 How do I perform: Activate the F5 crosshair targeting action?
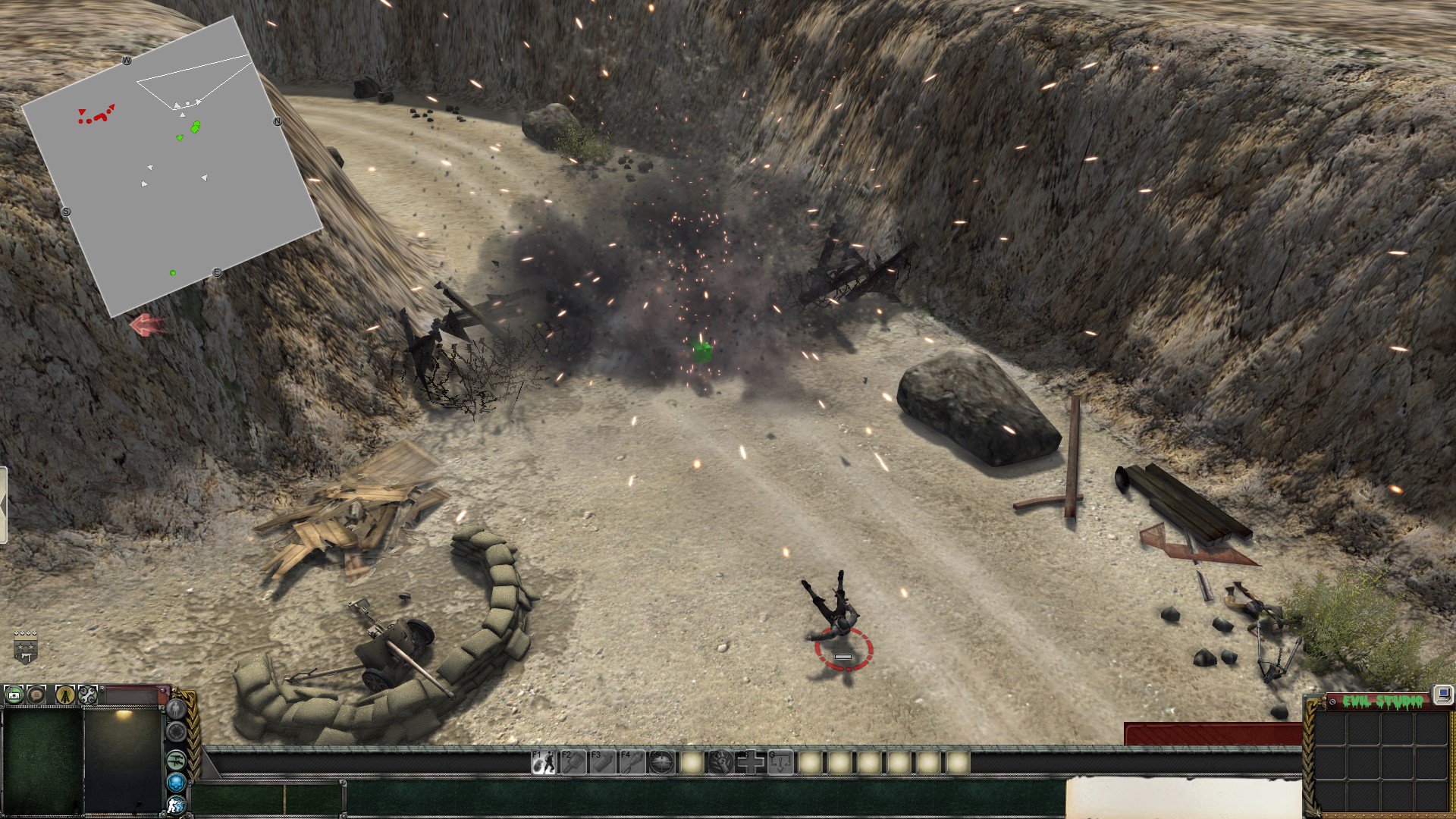[x=661, y=761]
